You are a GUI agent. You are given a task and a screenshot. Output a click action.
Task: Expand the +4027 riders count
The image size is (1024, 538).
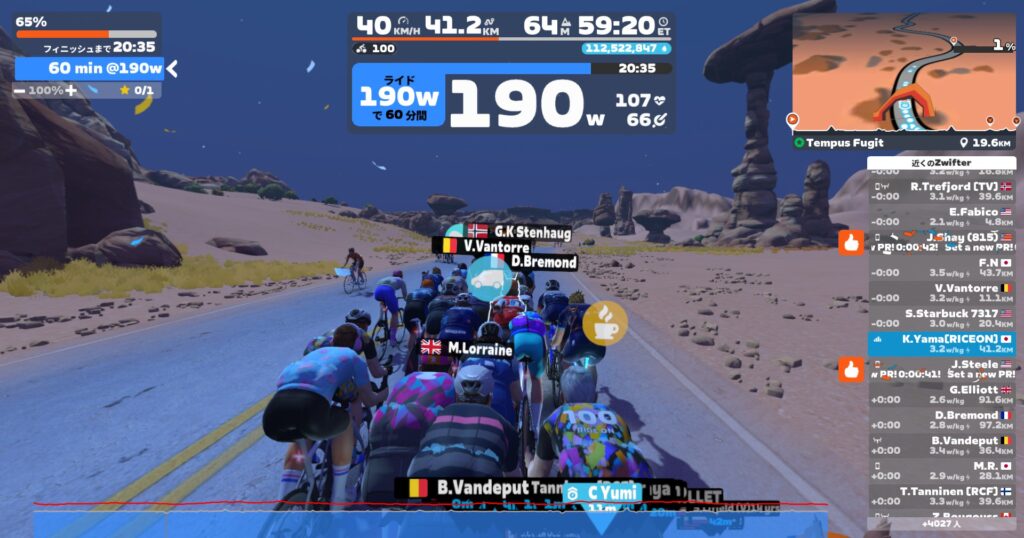click(940, 523)
